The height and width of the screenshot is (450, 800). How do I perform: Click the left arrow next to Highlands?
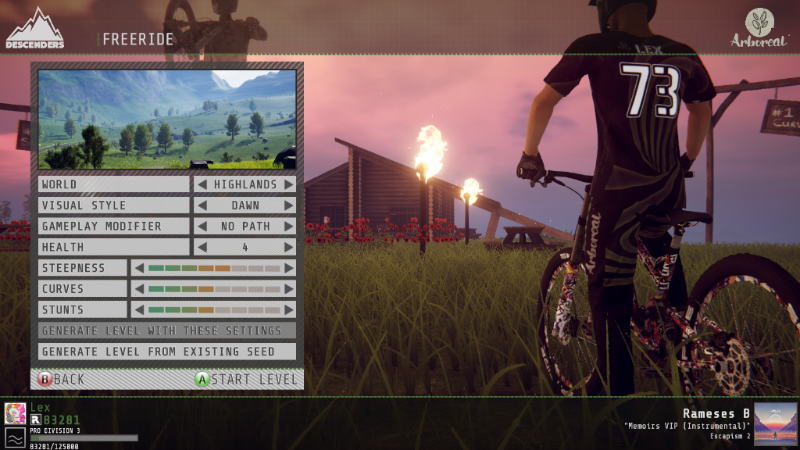tap(201, 184)
